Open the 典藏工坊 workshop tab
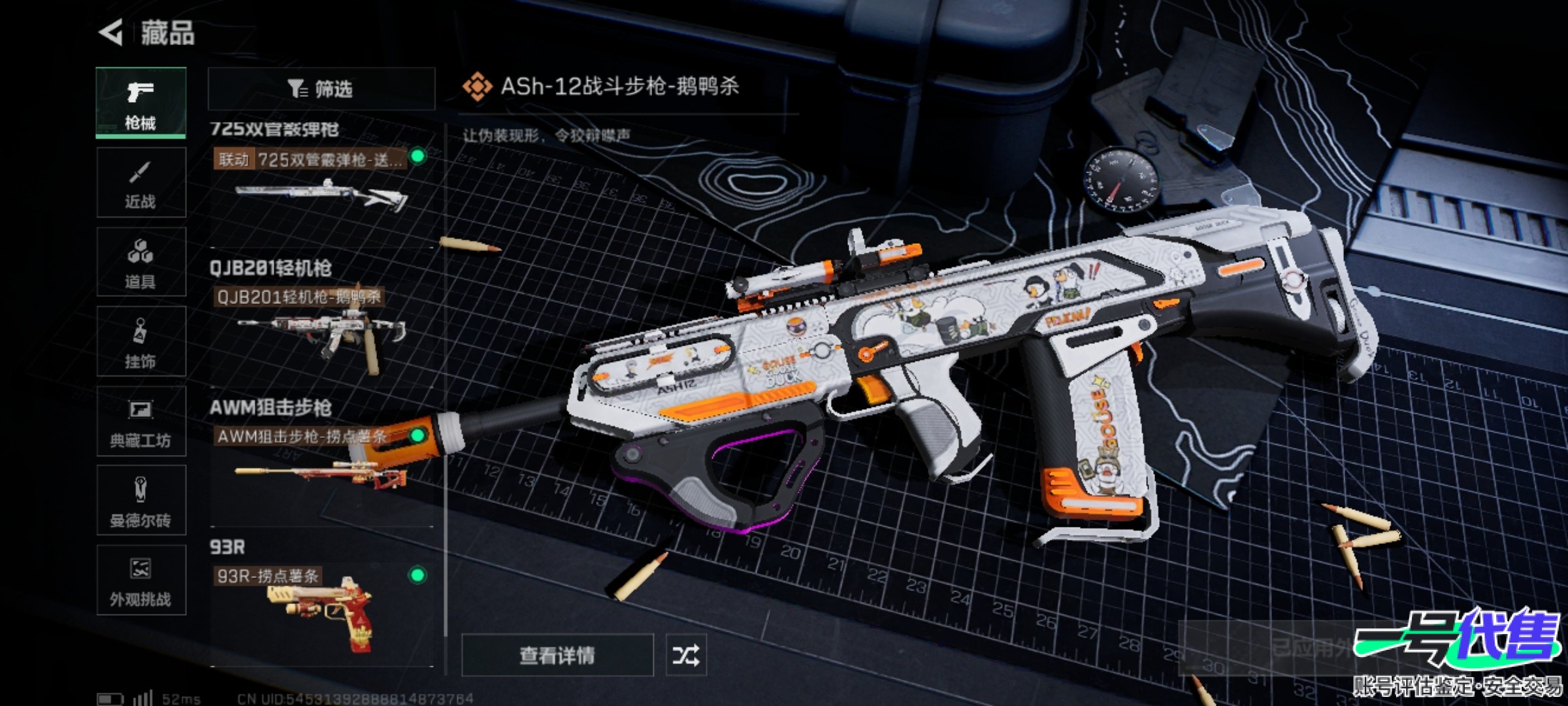This screenshot has height=706, width=1568. tap(140, 421)
